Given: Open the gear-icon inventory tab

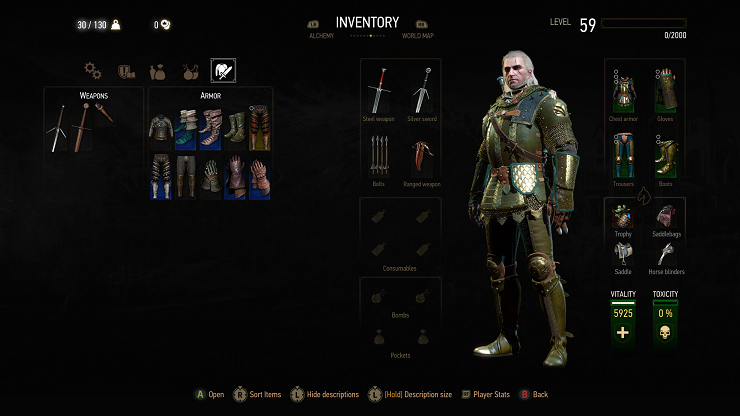Looking at the screenshot, I should pos(93,71).
